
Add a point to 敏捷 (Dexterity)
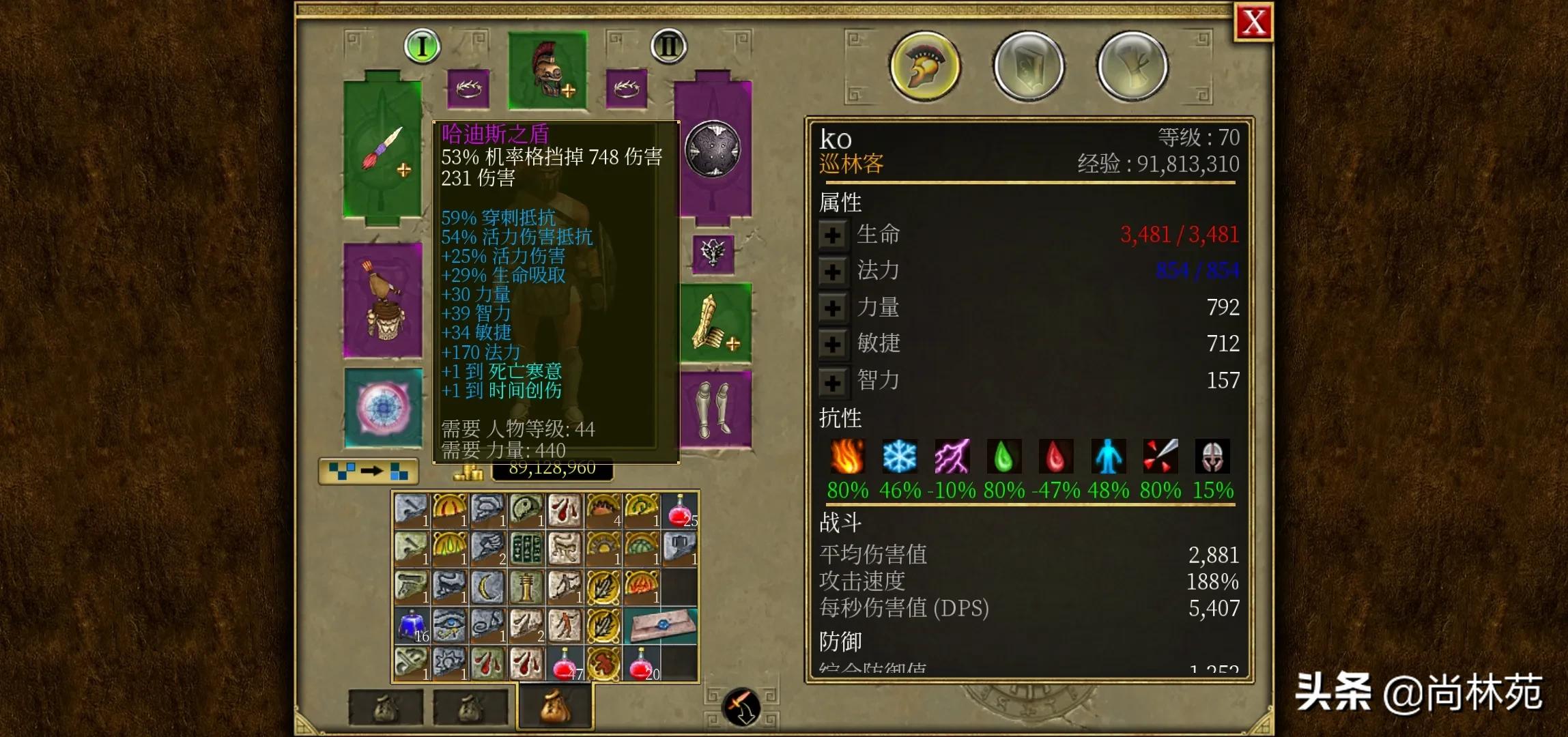(832, 344)
